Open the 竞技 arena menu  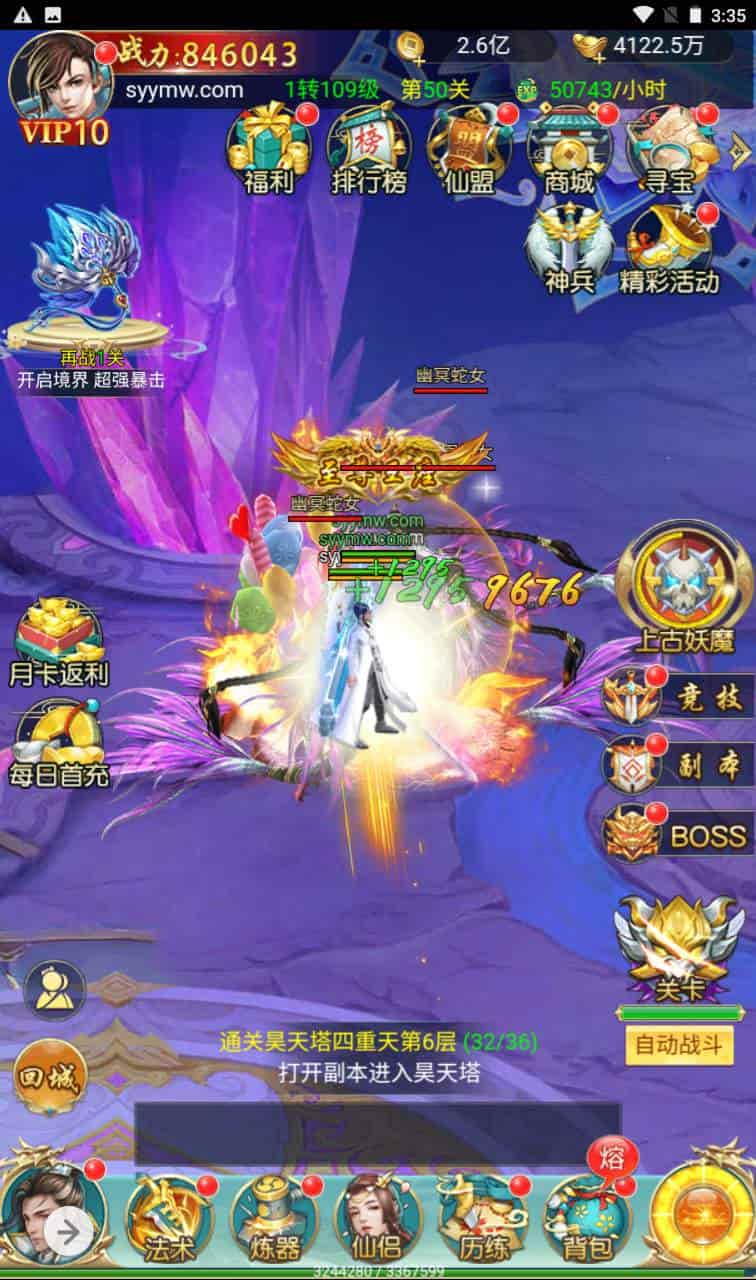680,697
